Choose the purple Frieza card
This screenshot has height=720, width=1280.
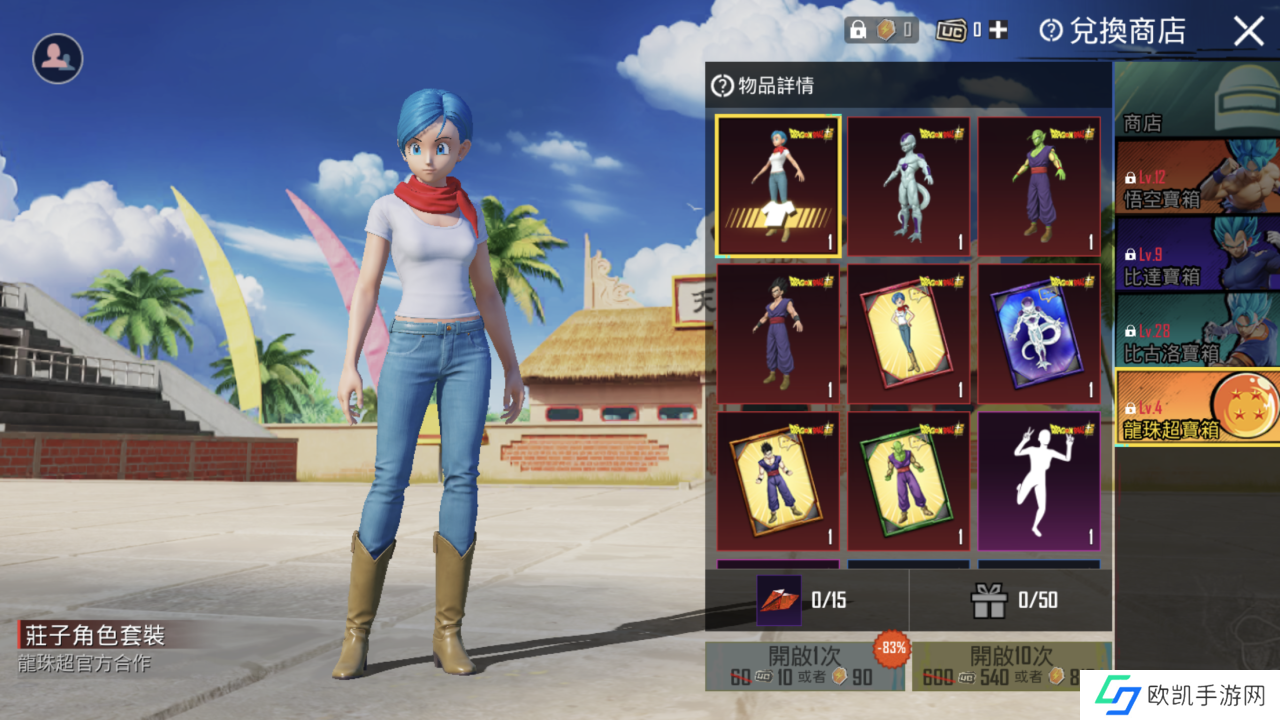(x=1039, y=333)
